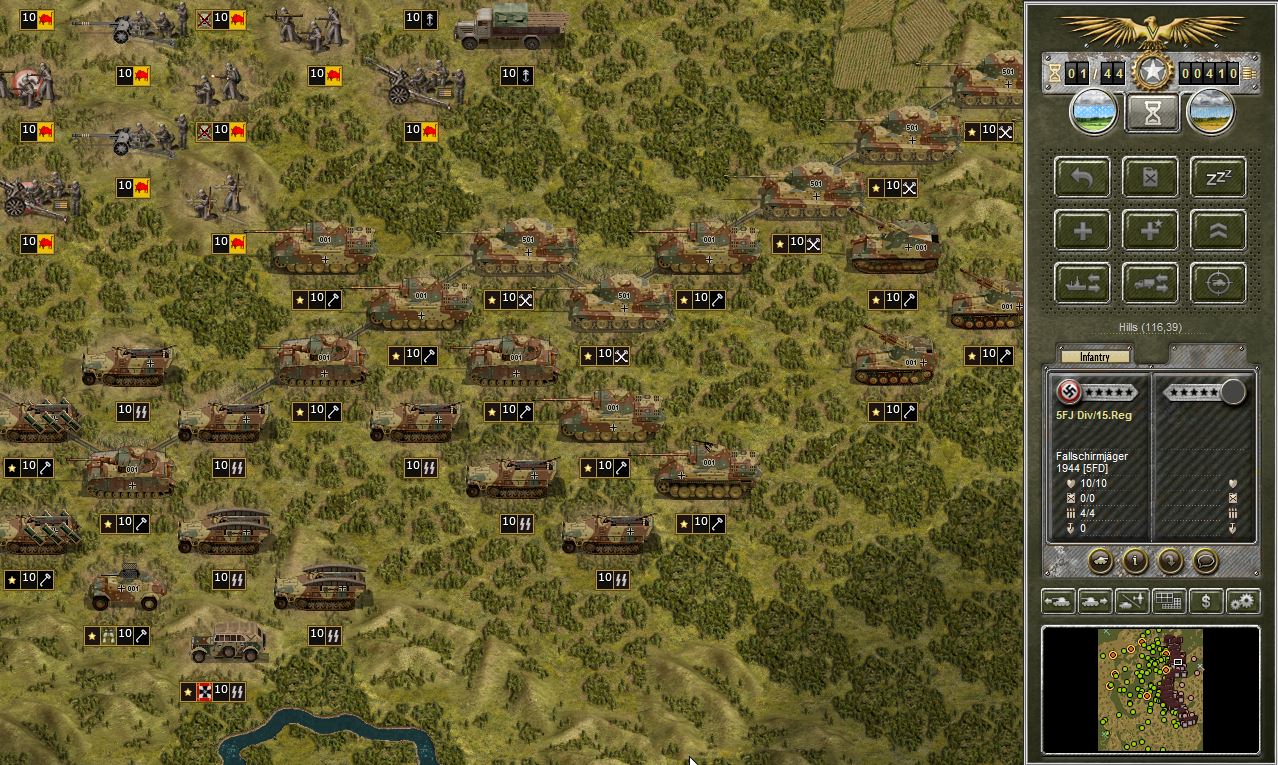This screenshot has width=1278, height=765.
Task: Click the tank crosshair button
Action: [1218, 284]
